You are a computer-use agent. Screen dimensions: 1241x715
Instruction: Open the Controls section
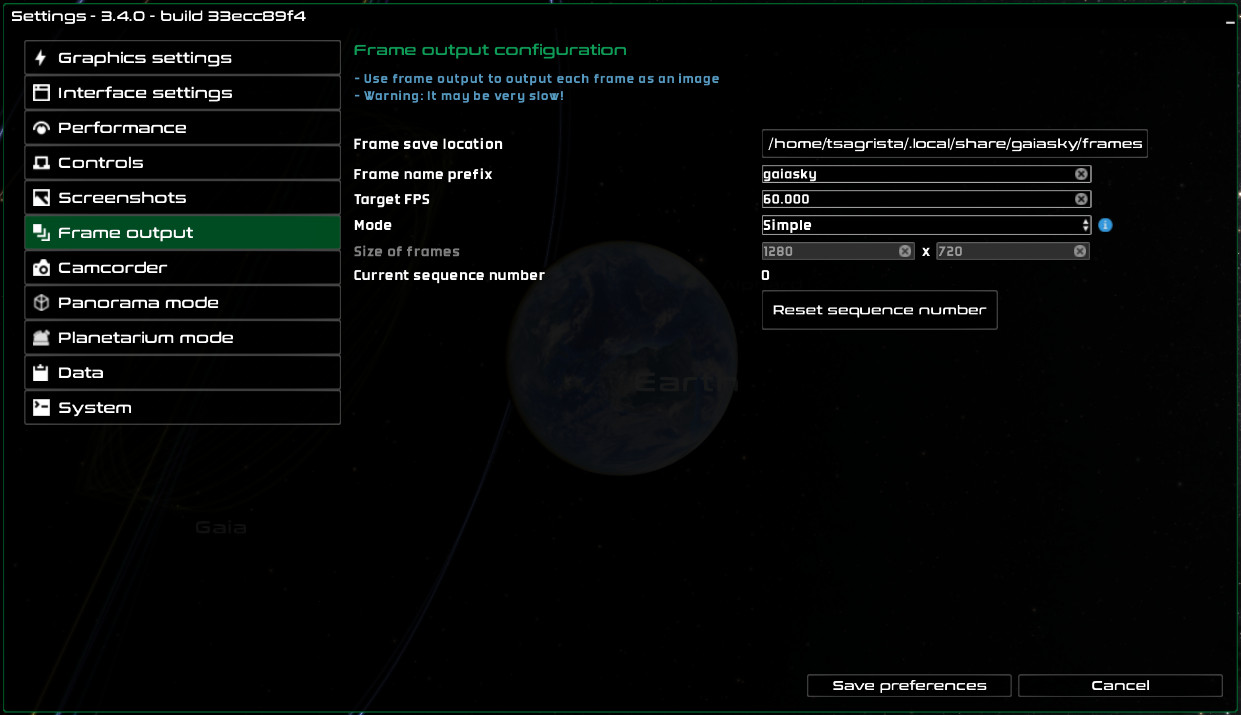pyautogui.click(x=182, y=163)
